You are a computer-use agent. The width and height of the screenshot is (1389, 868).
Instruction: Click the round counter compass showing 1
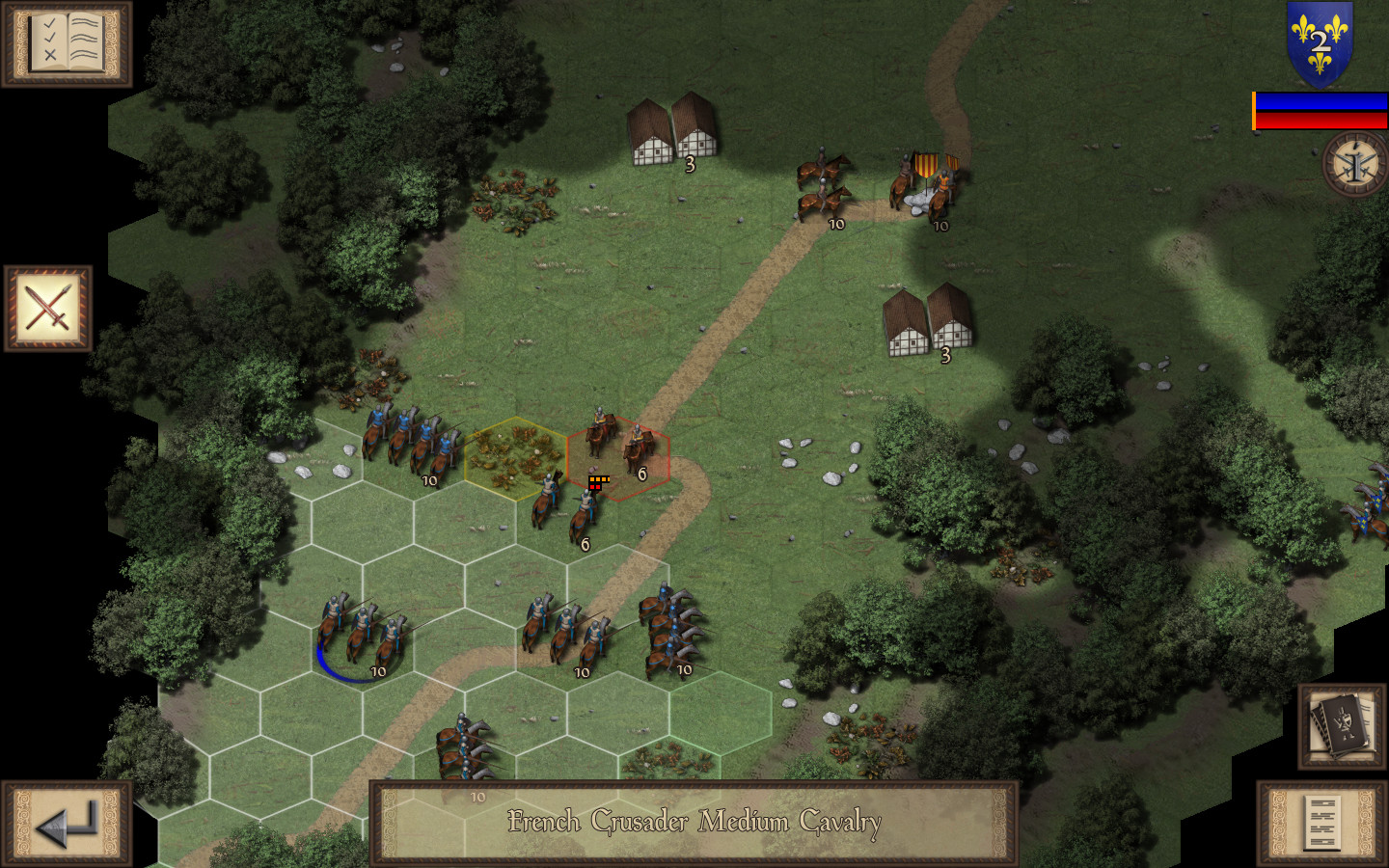[1351, 166]
